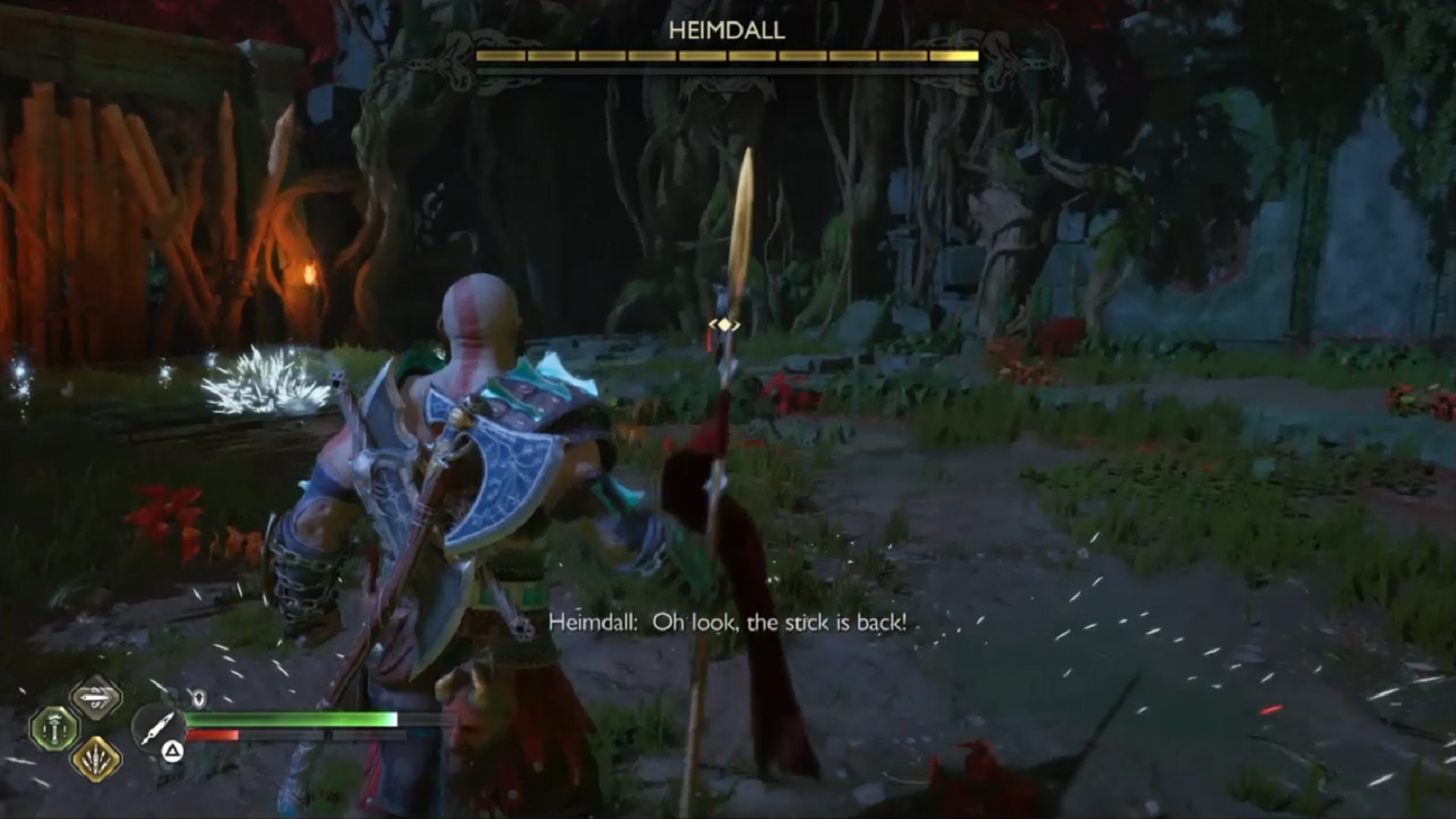The width and height of the screenshot is (1456, 819).
Task: Trigger the green relic ability icon
Action: [54, 728]
